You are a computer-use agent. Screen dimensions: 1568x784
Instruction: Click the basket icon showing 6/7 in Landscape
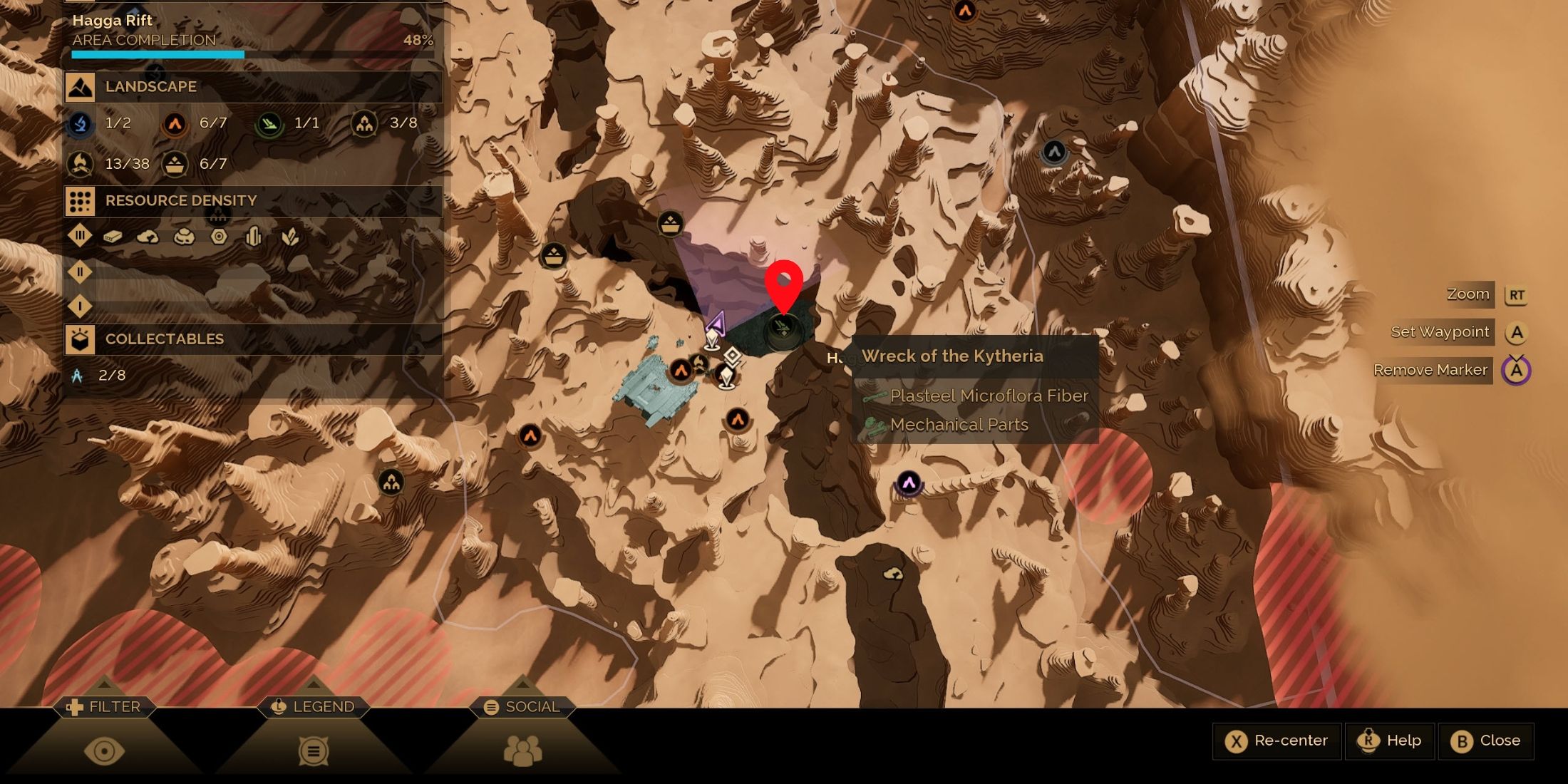175,164
